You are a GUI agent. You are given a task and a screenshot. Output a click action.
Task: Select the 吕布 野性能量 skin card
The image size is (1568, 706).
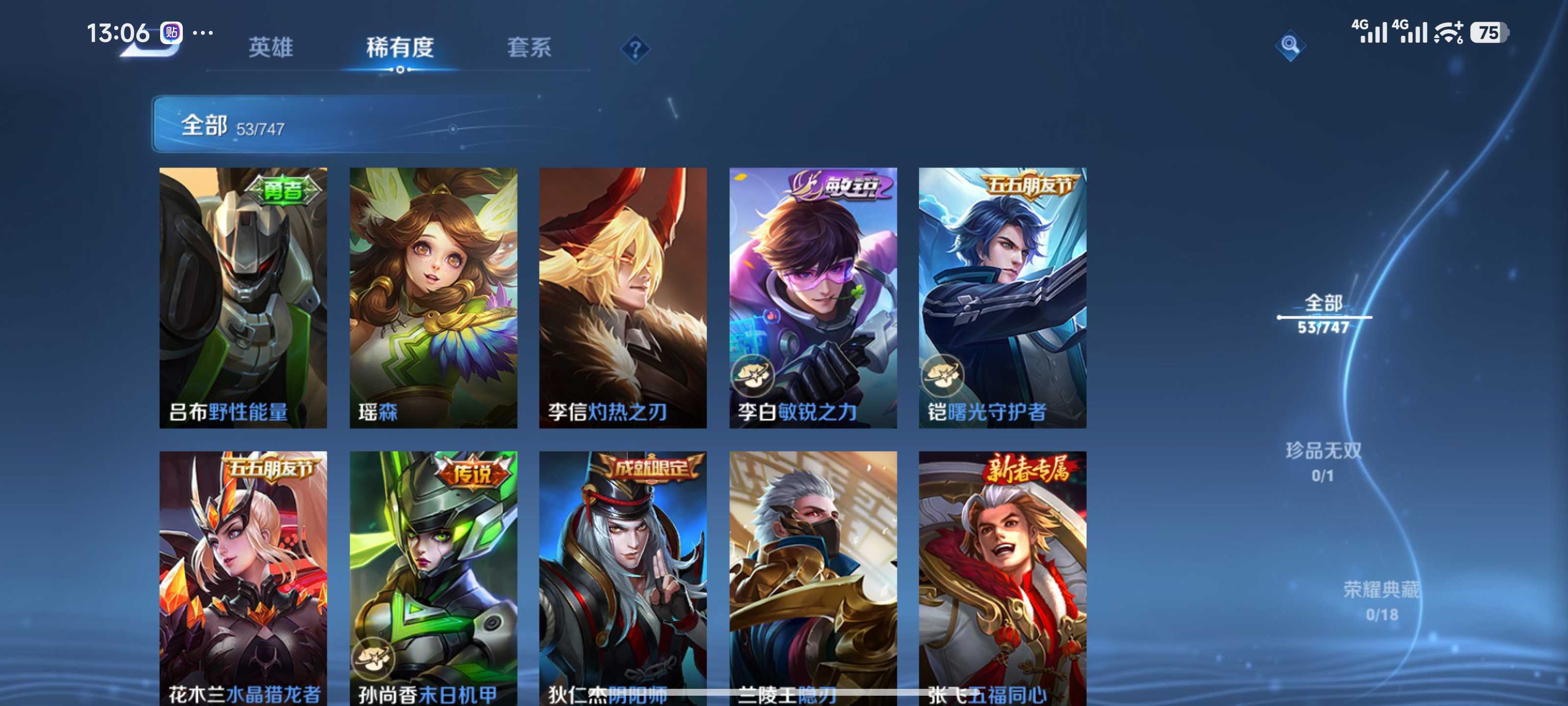pyautogui.click(x=243, y=297)
